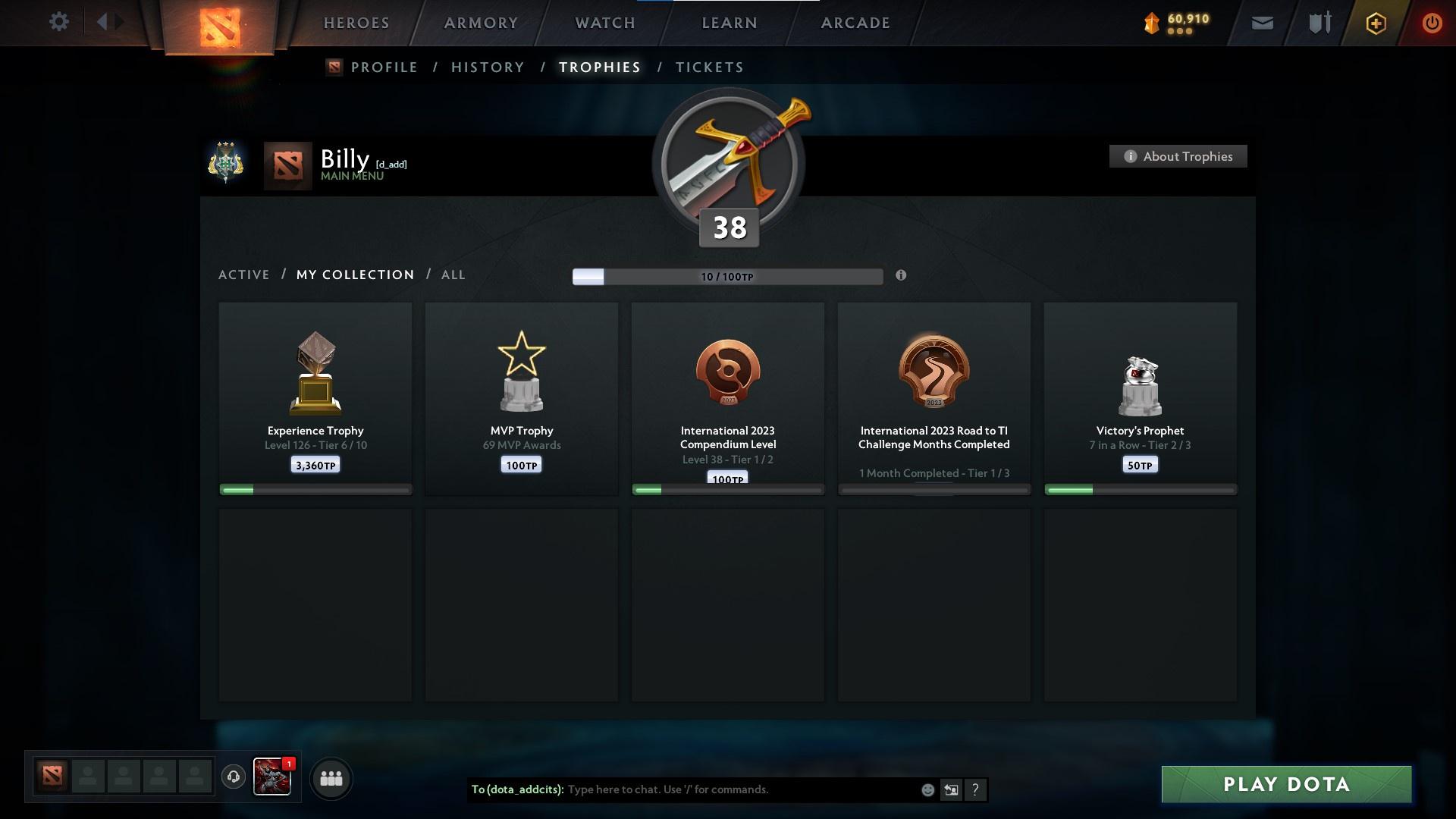Screen dimensions: 1456x819
Task: Open the settings gear icon
Action: tap(59, 22)
